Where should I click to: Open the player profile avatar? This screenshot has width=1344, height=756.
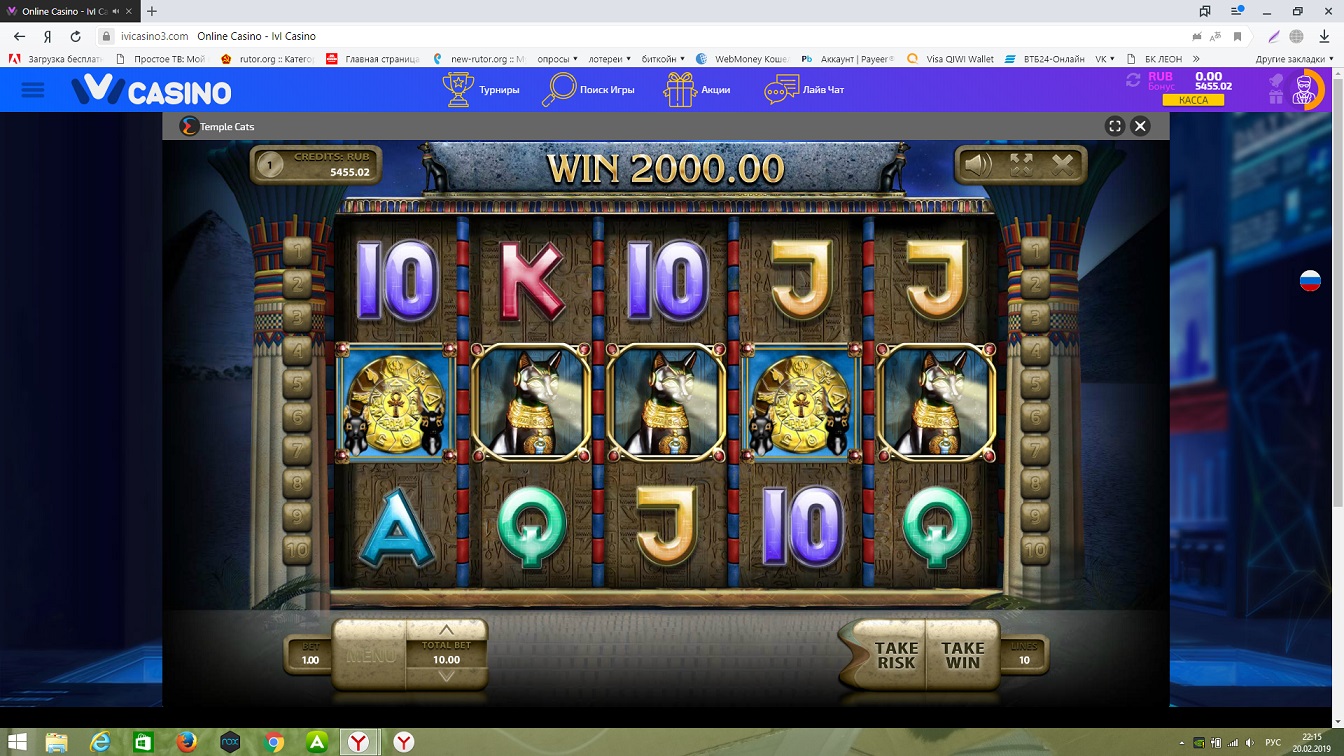[x=1303, y=90]
